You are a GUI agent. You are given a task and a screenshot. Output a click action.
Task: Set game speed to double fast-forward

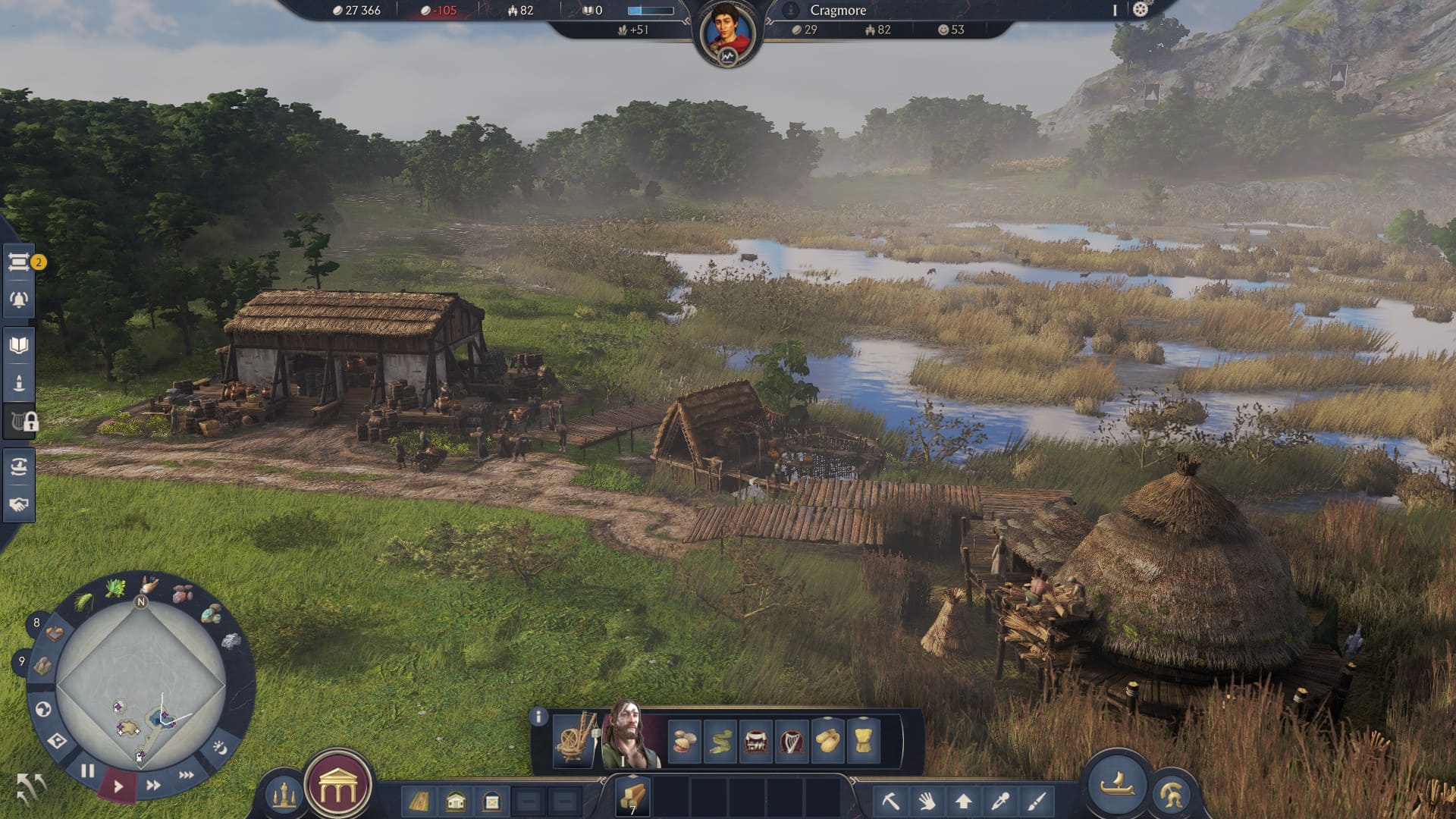(x=153, y=785)
